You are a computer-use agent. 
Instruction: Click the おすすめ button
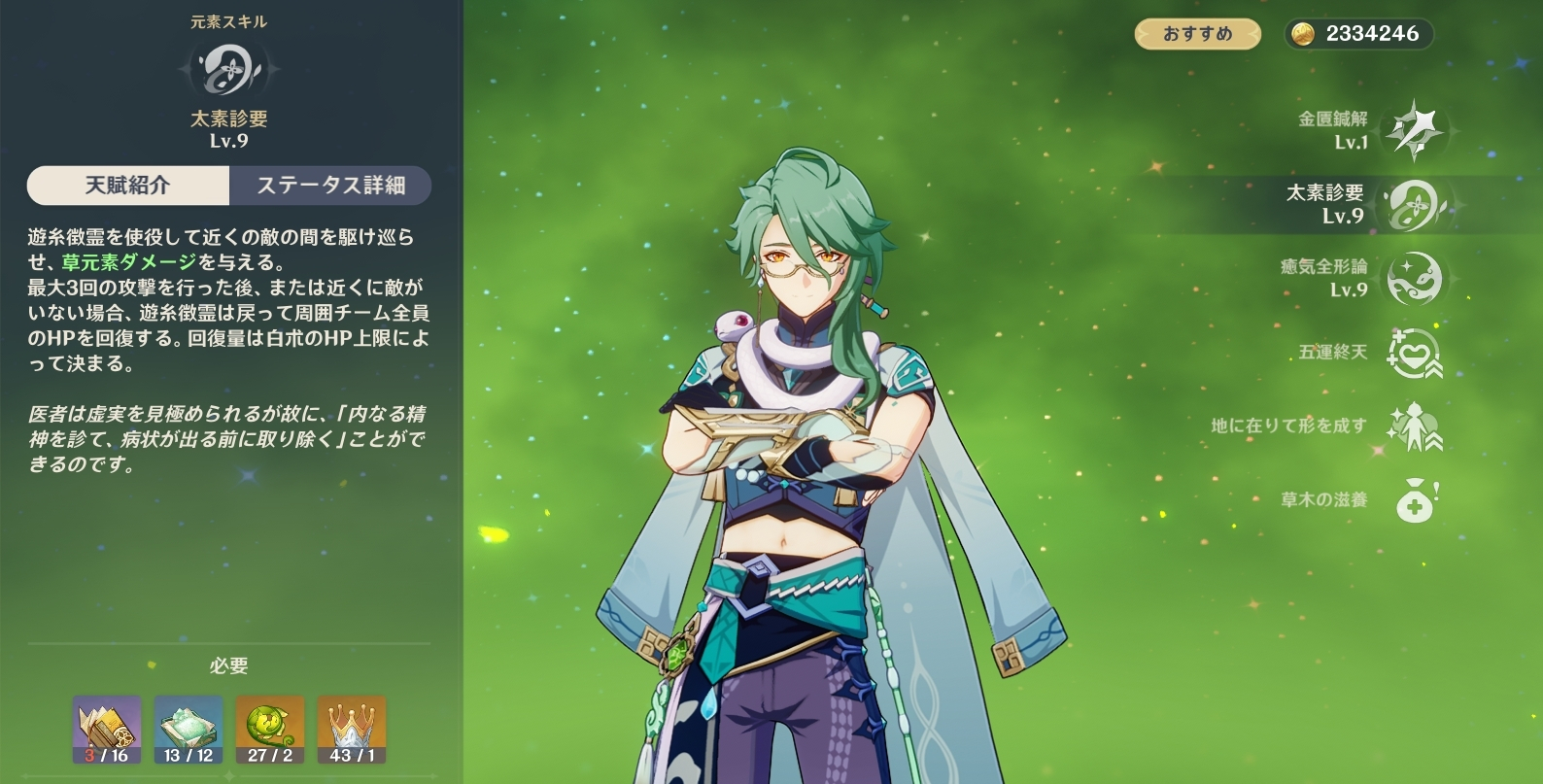click(x=1197, y=34)
